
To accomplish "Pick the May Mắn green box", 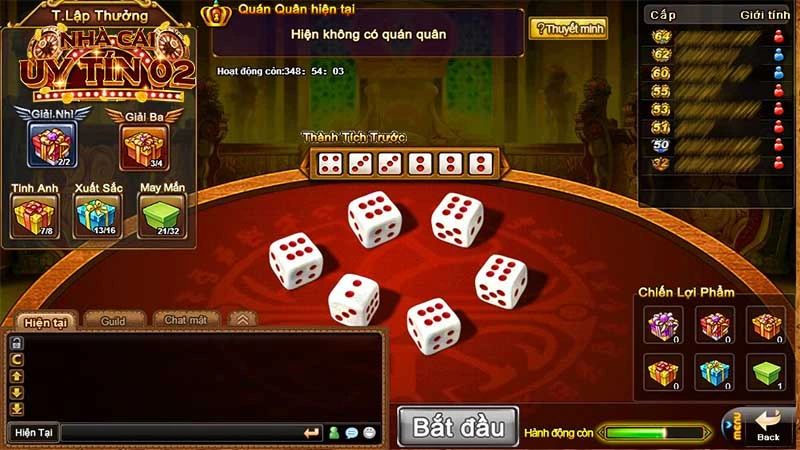I will pyautogui.click(x=160, y=213).
